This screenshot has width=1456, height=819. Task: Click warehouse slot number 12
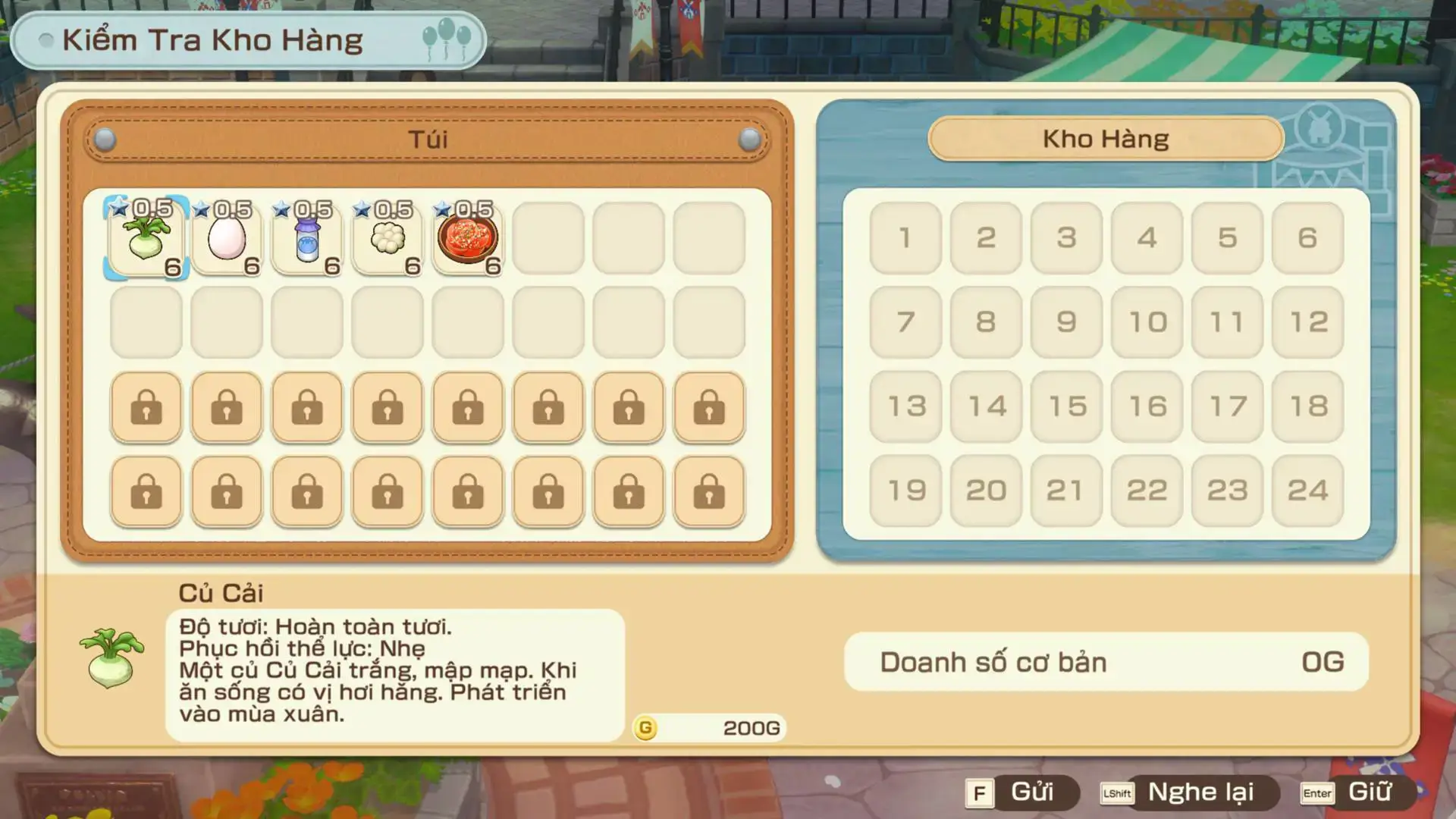pyautogui.click(x=1307, y=322)
